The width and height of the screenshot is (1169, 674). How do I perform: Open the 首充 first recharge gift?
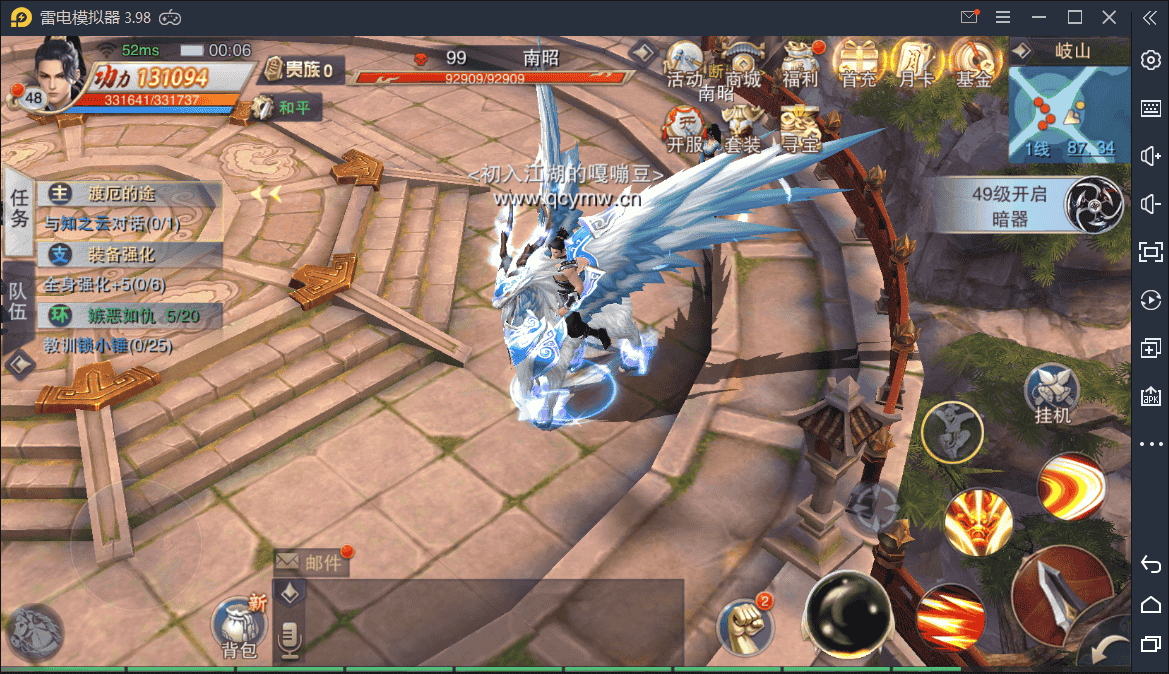click(x=859, y=64)
